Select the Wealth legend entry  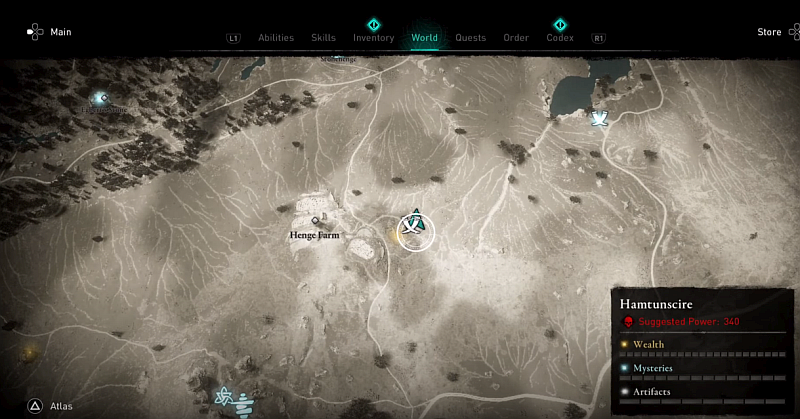(648, 344)
